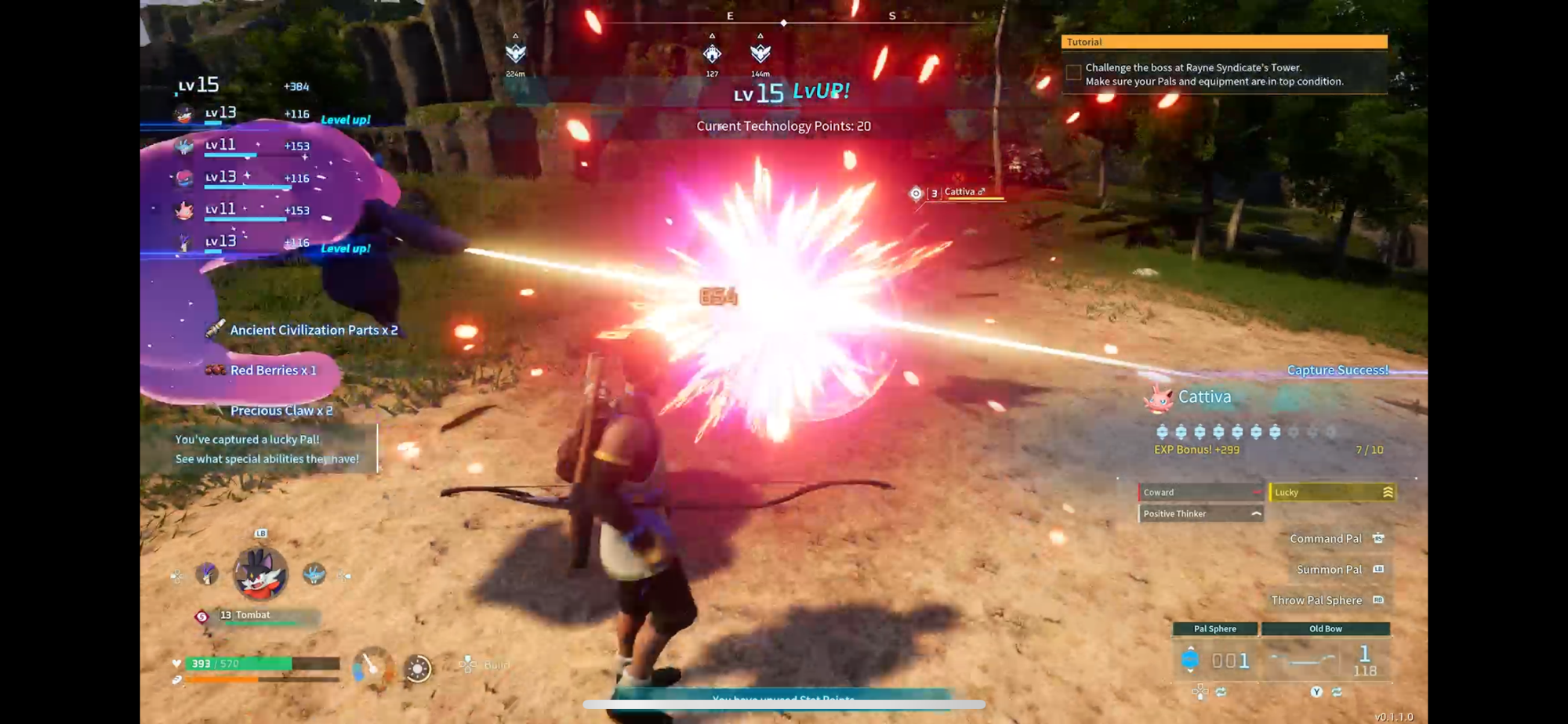The image size is (1568, 724).
Task: Click the Red Berries loot entry
Action: pos(272,370)
